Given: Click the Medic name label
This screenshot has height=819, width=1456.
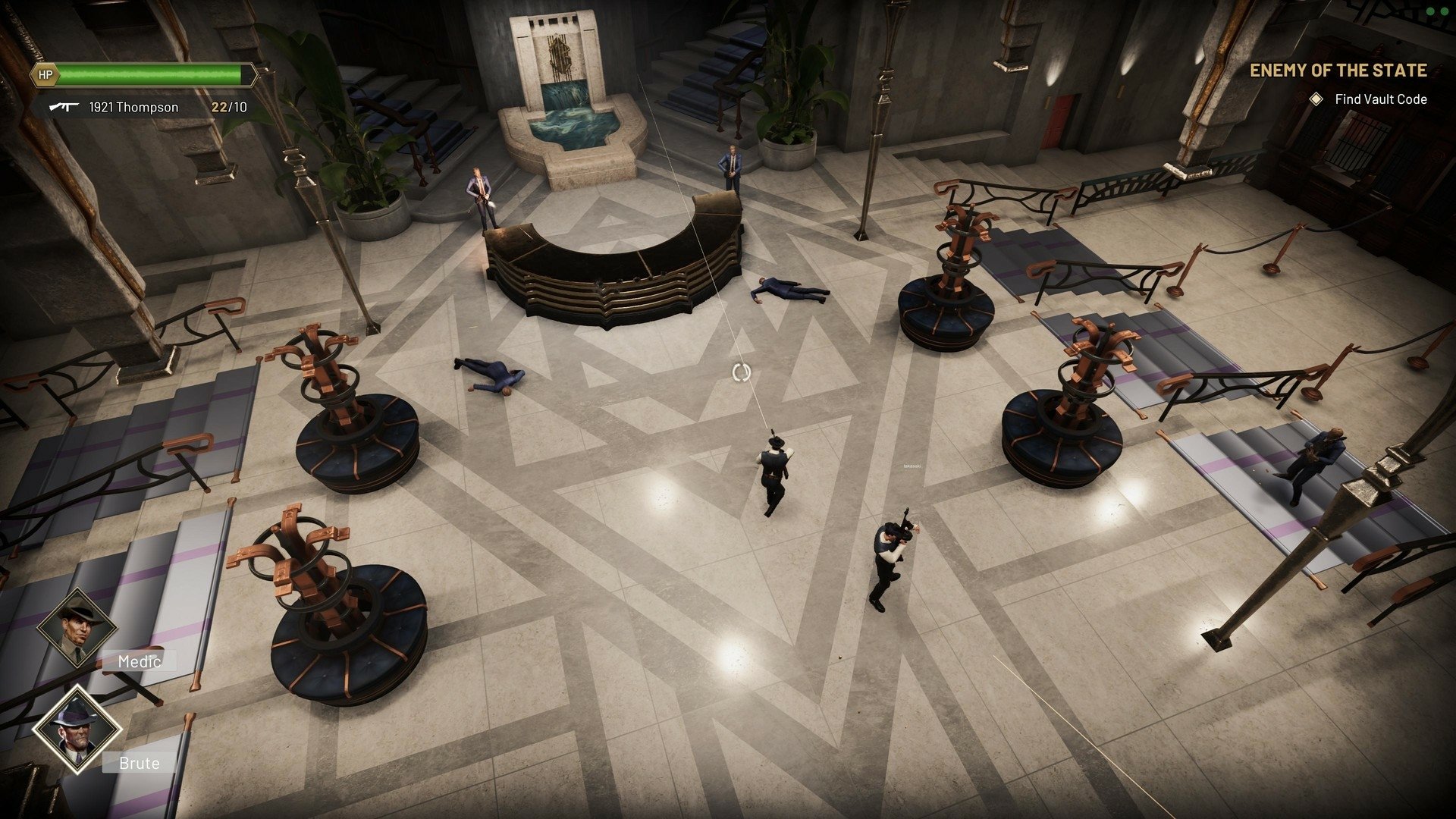Looking at the screenshot, I should (139, 661).
